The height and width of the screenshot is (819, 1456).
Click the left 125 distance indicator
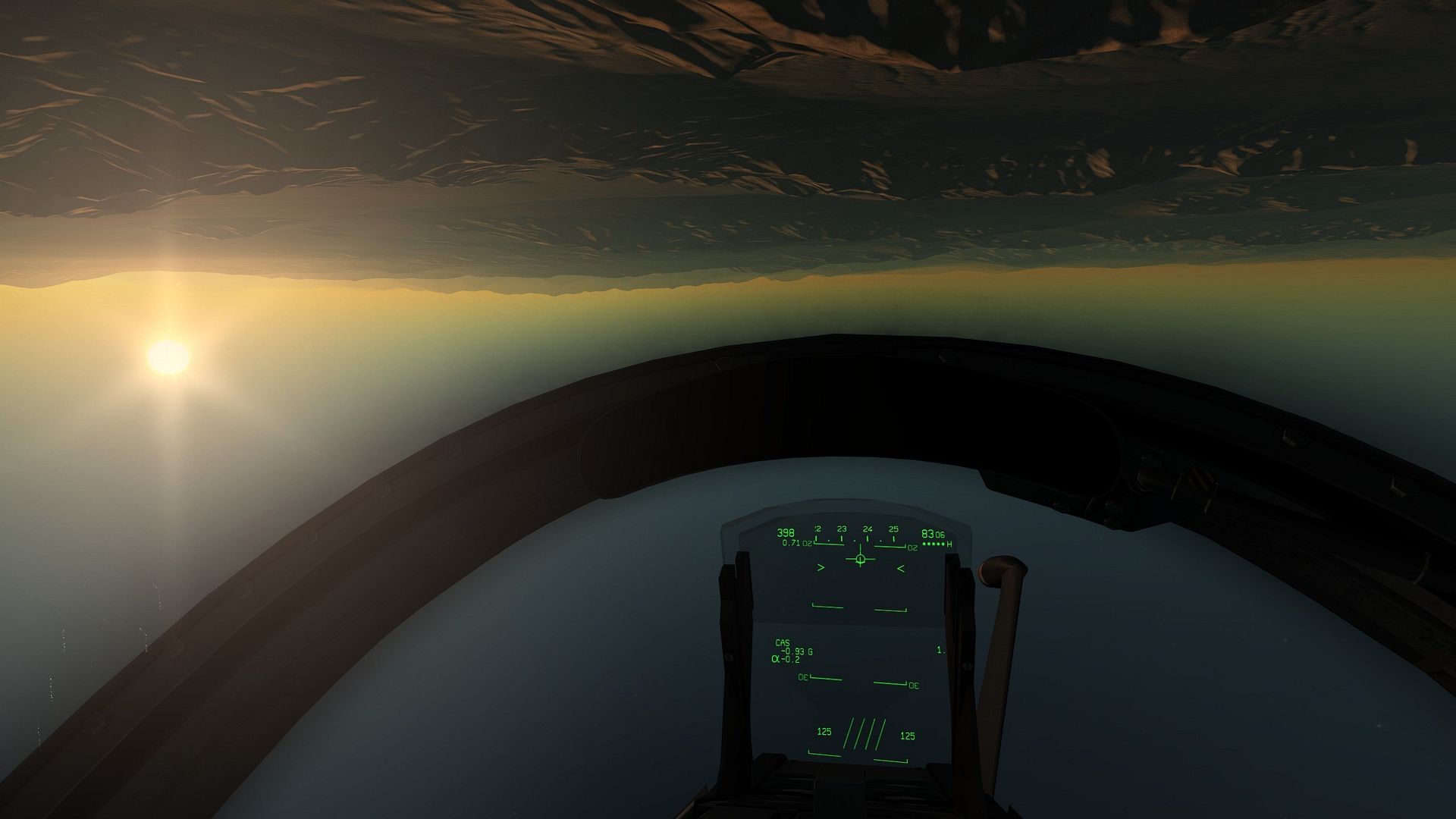pos(824,732)
